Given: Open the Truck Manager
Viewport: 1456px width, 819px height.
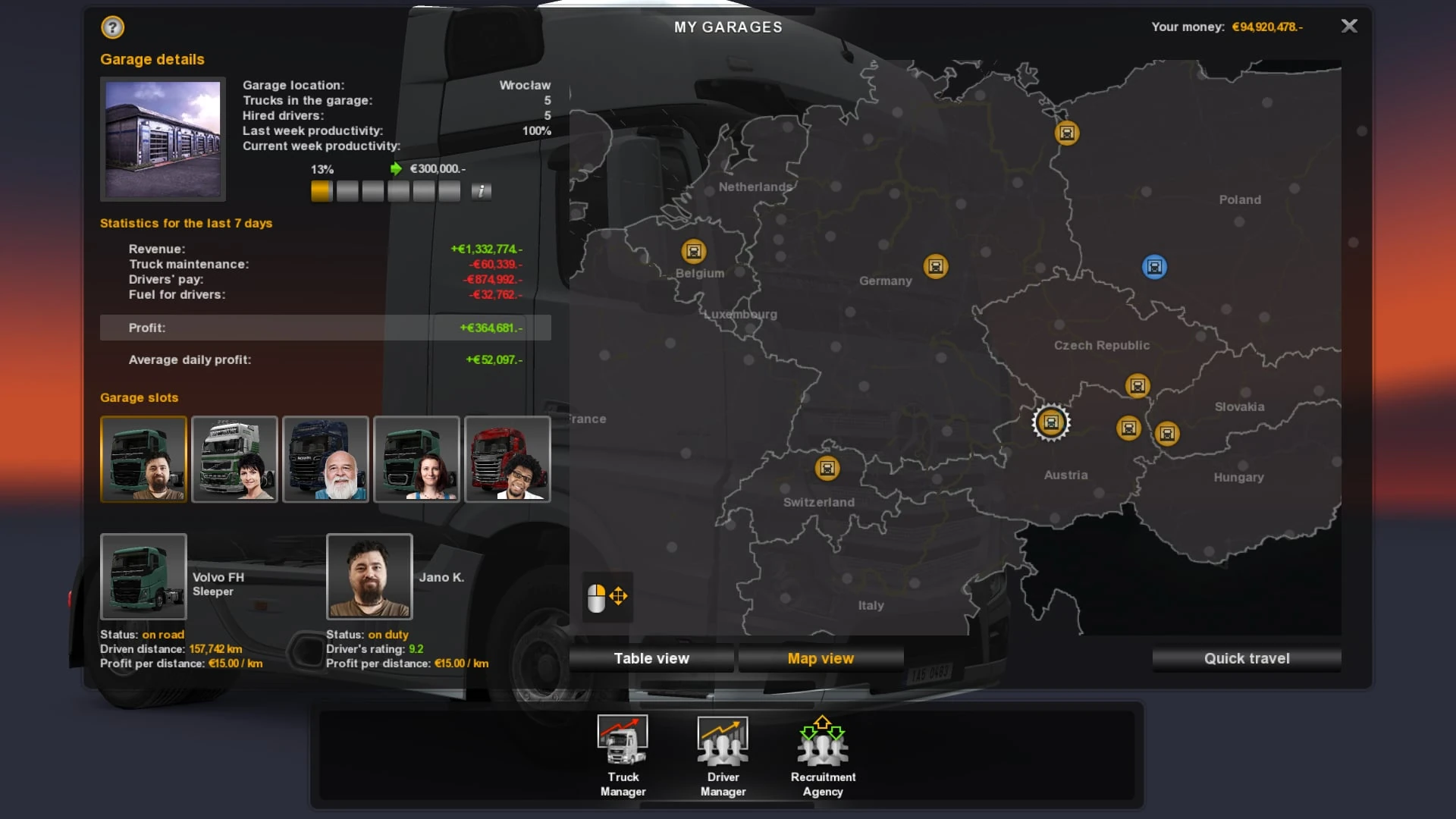Looking at the screenshot, I should click(x=623, y=755).
